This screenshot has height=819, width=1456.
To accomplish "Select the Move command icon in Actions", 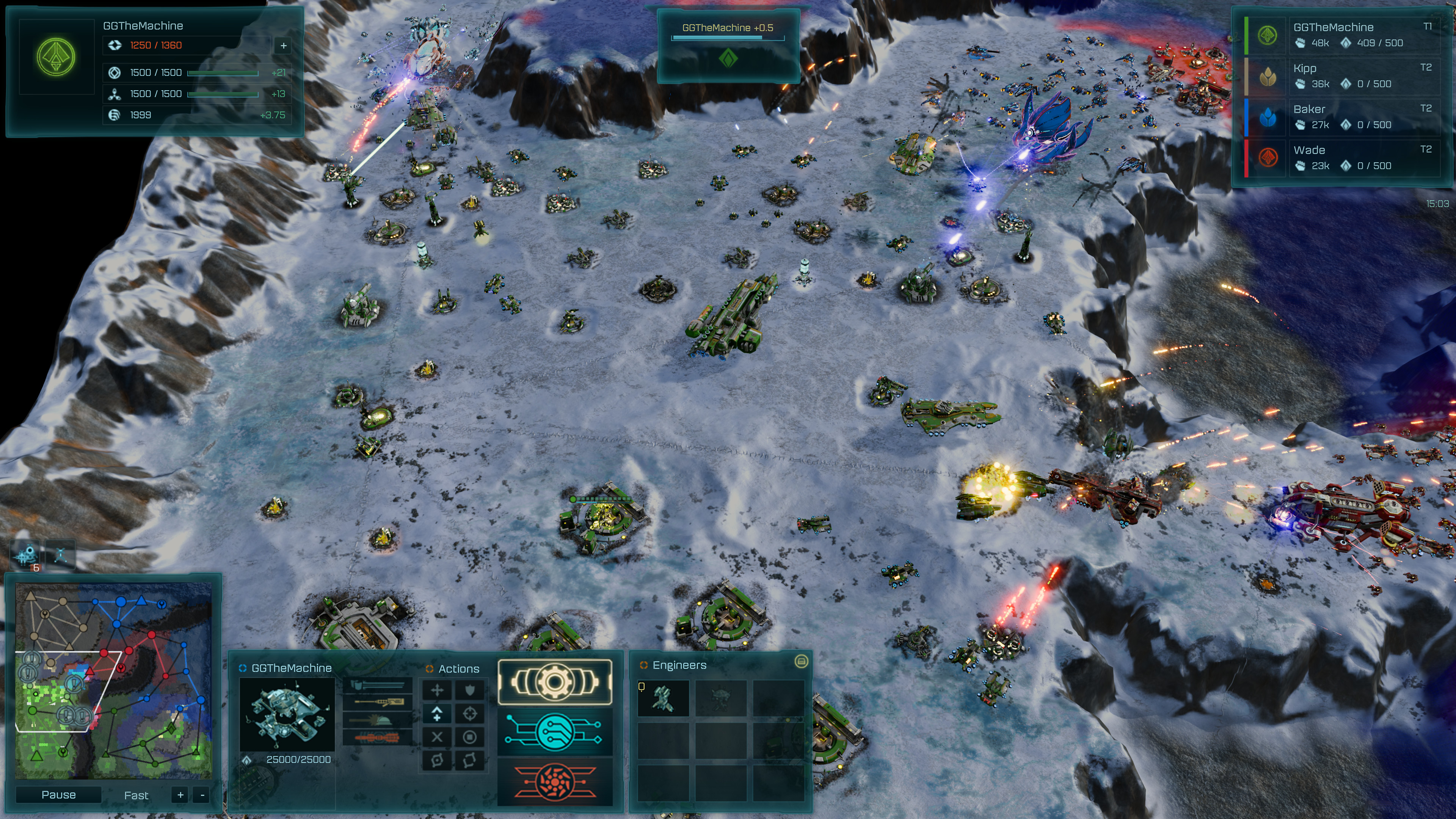I will 437,691.
